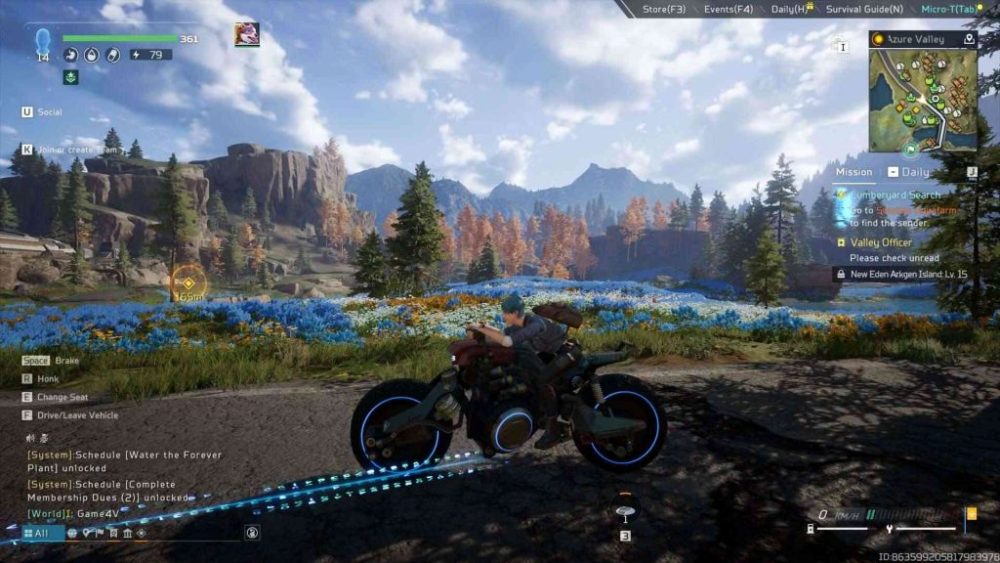Select the All chat channel tab
Viewport: 1000px width, 563px height.
(x=36, y=533)
